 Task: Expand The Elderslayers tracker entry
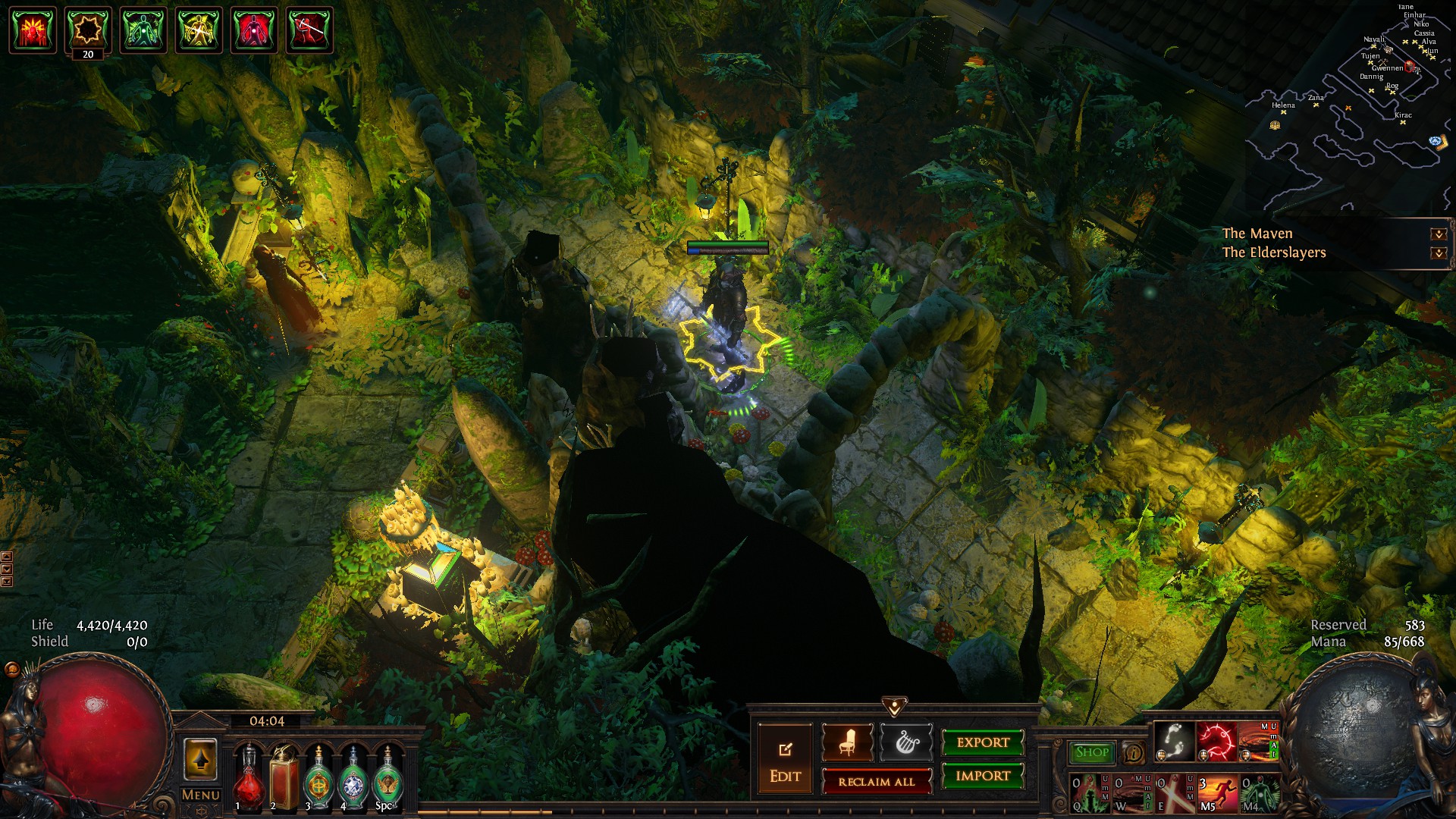(1438, 253)
